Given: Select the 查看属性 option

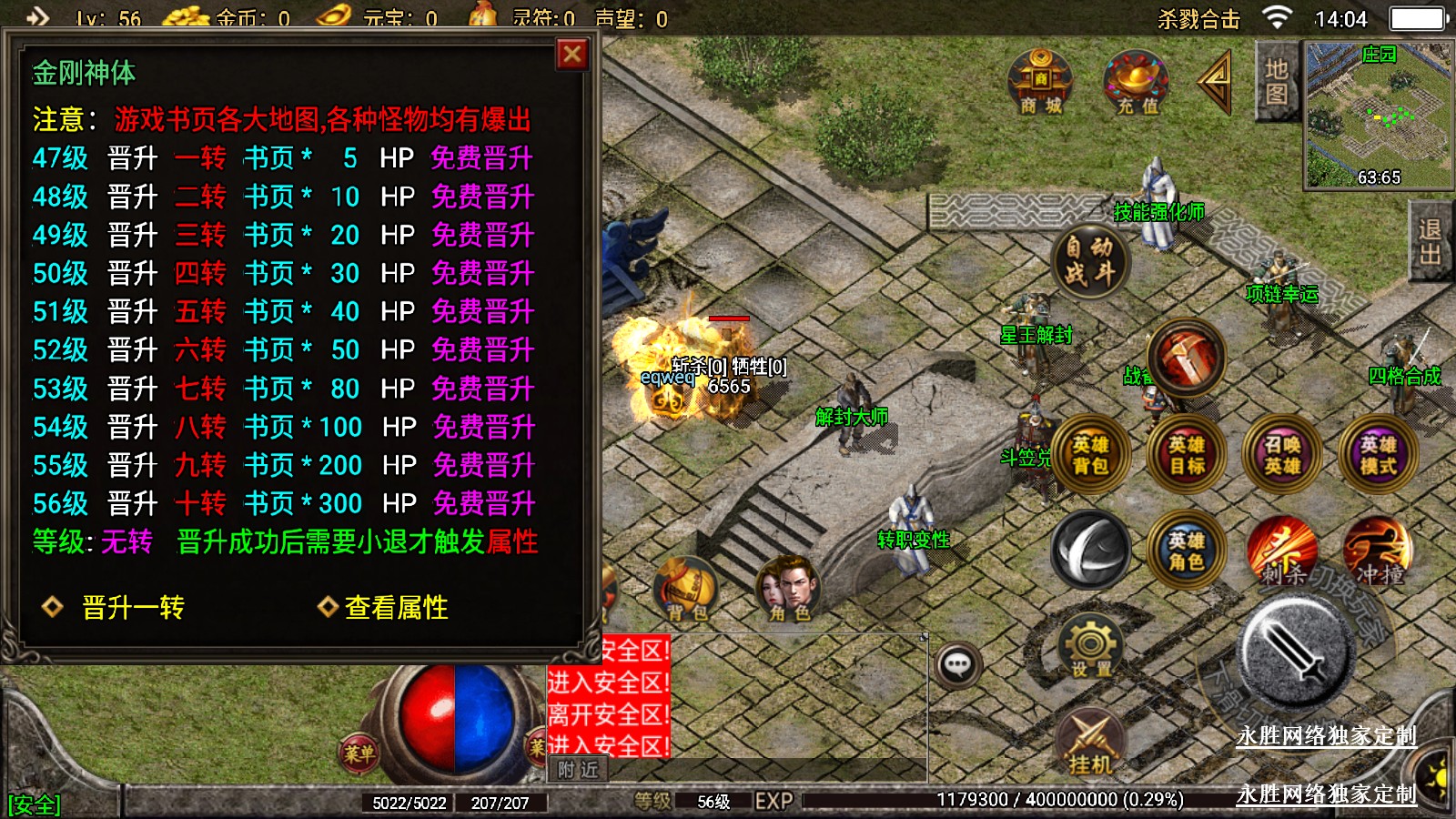Looking at the screenshot, I should [395, 607].
